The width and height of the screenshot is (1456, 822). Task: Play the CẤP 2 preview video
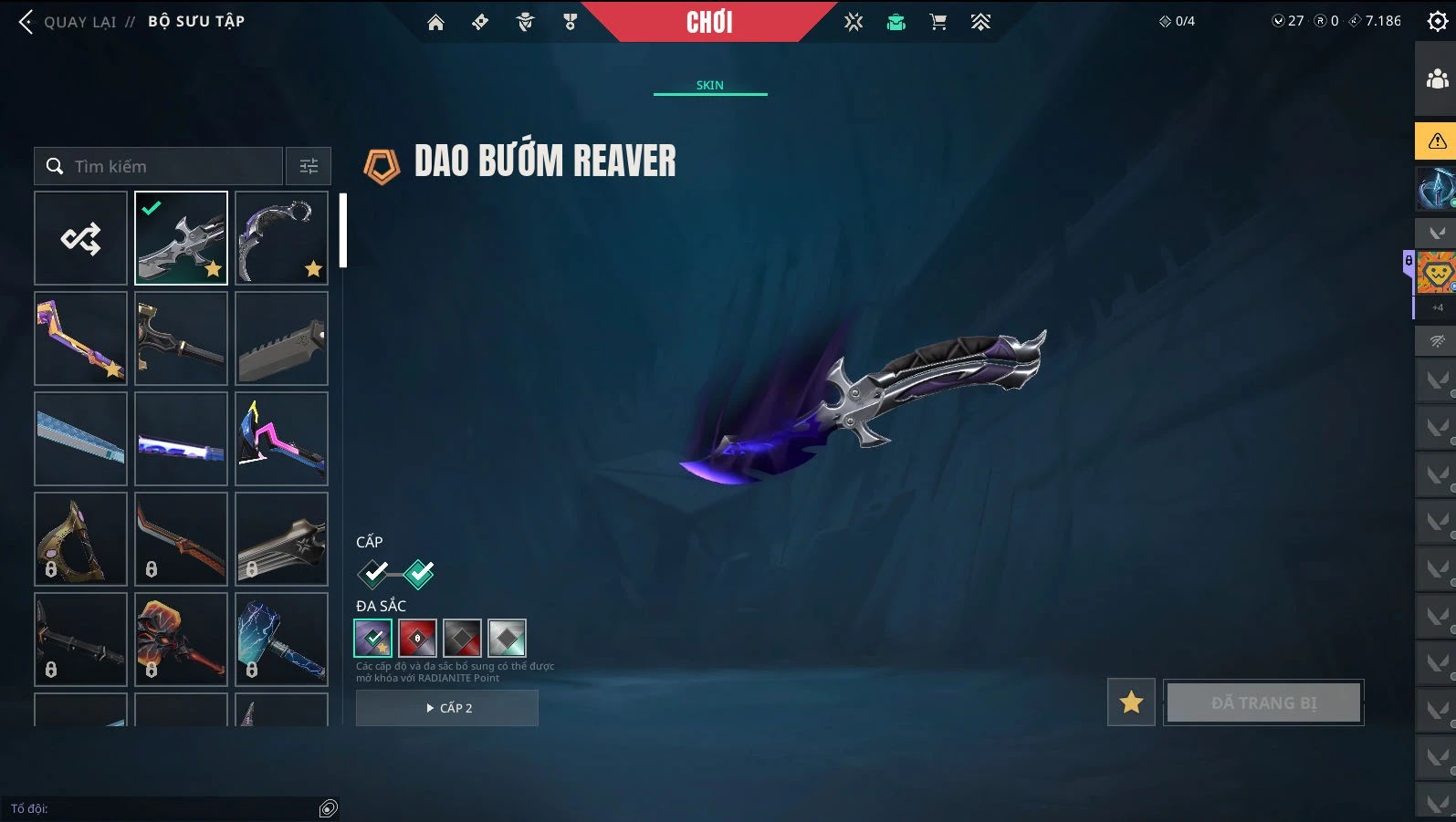[x=447, y=708]
